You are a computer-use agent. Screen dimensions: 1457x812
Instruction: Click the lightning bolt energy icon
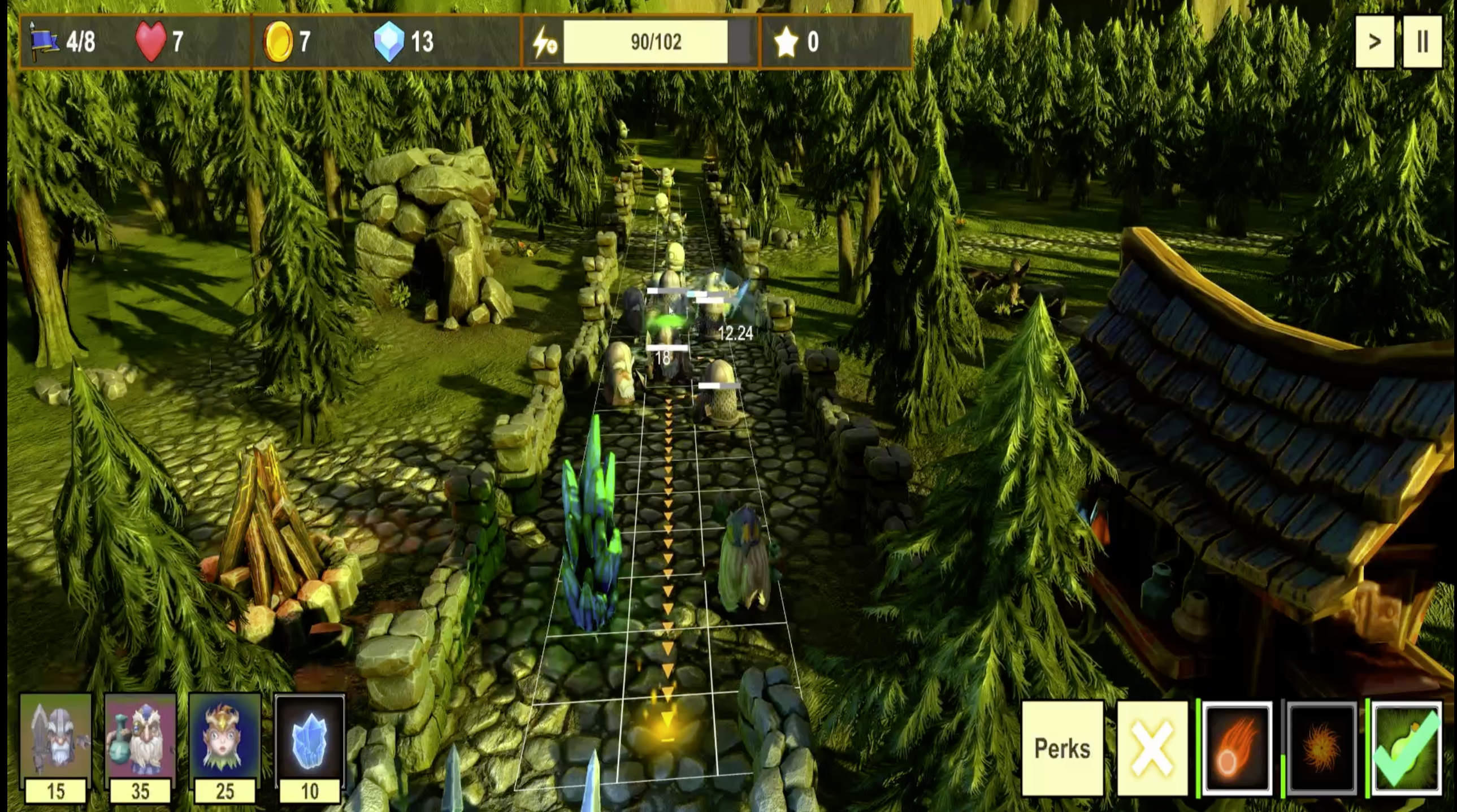(x=545, y=42)
